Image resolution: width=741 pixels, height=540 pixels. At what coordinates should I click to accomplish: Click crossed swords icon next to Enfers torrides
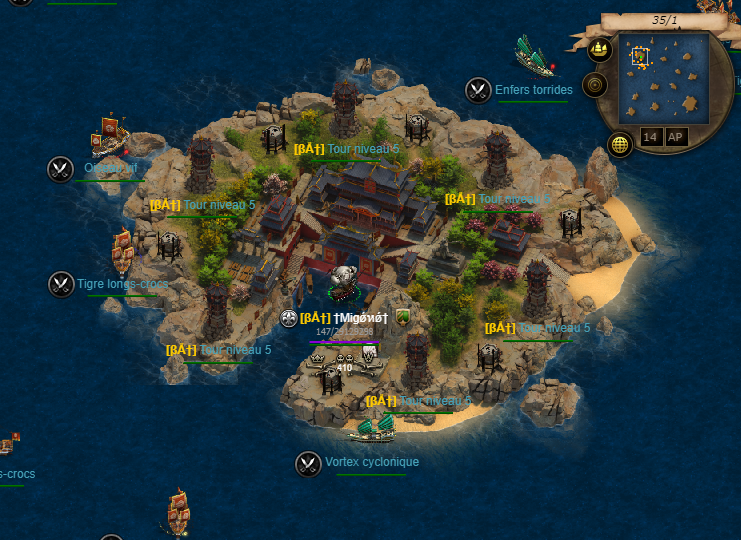[478, 90]
